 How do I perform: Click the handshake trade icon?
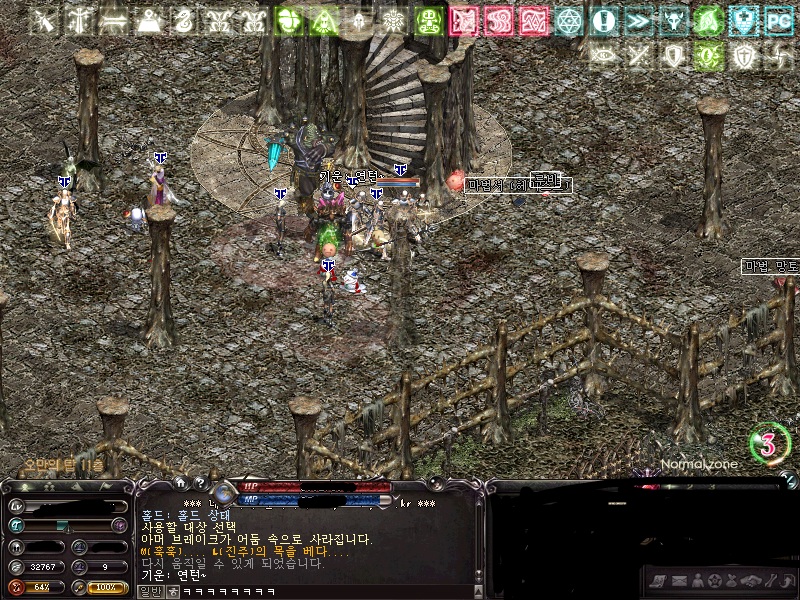pyautogui.click(x=752, y=580)
